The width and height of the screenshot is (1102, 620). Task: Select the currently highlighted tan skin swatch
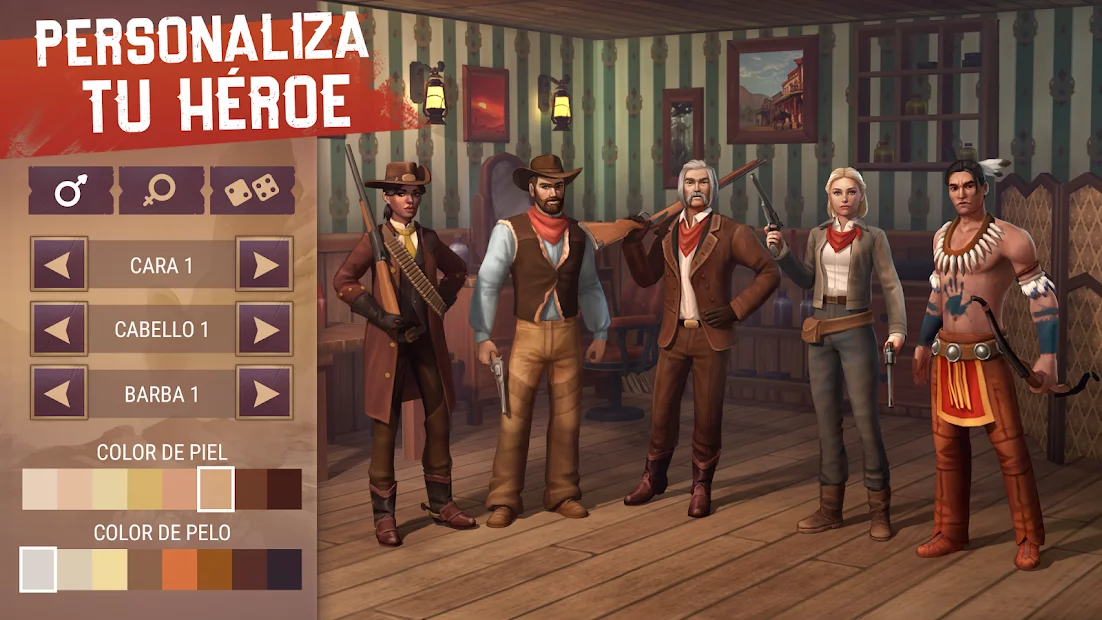click(216, 489)
